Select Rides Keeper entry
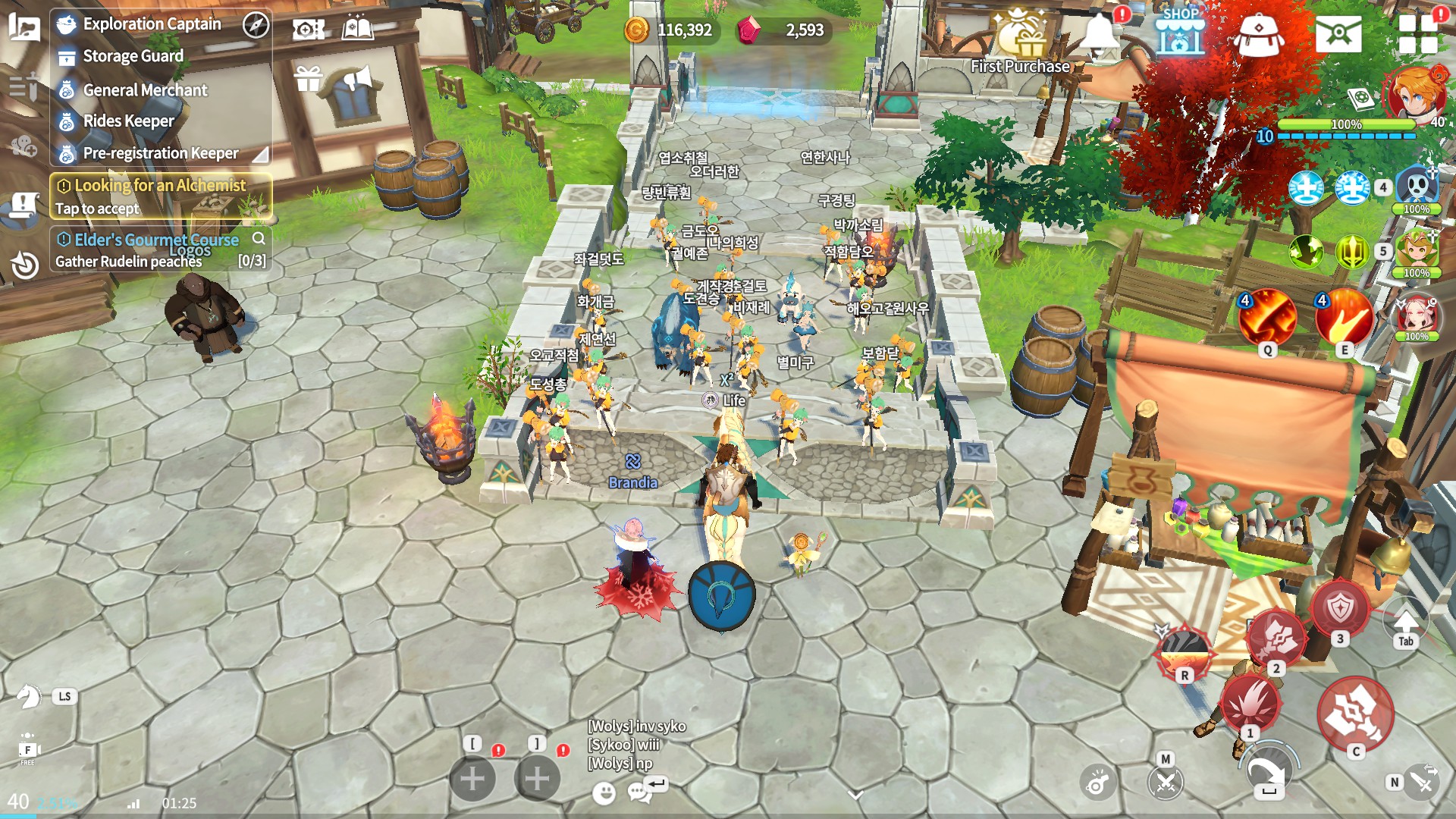 128,121
